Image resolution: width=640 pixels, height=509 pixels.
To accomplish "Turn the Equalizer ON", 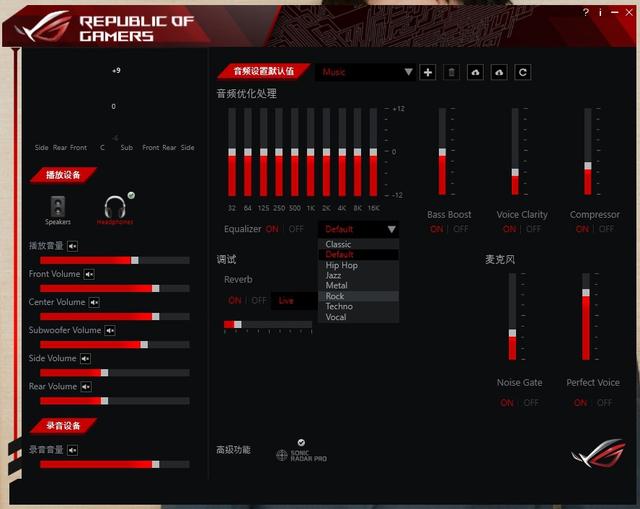I will (272, 229).
